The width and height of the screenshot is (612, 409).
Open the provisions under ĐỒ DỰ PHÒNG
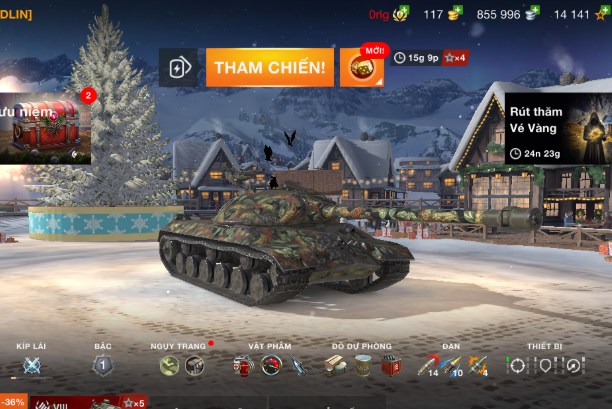pyautogui.click(x=362, y=365)
